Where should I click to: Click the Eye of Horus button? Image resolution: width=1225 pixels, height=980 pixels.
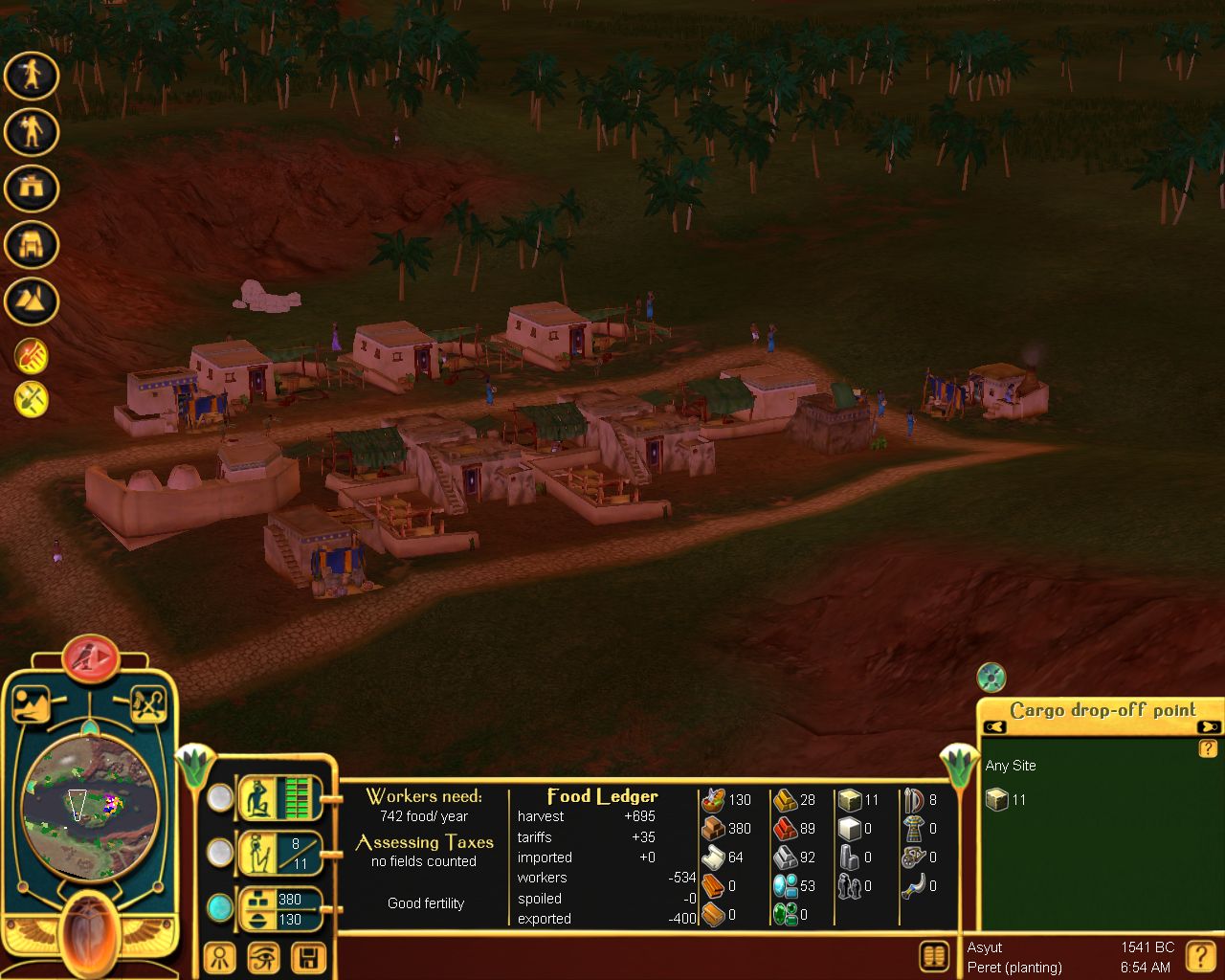coord(264,957)
